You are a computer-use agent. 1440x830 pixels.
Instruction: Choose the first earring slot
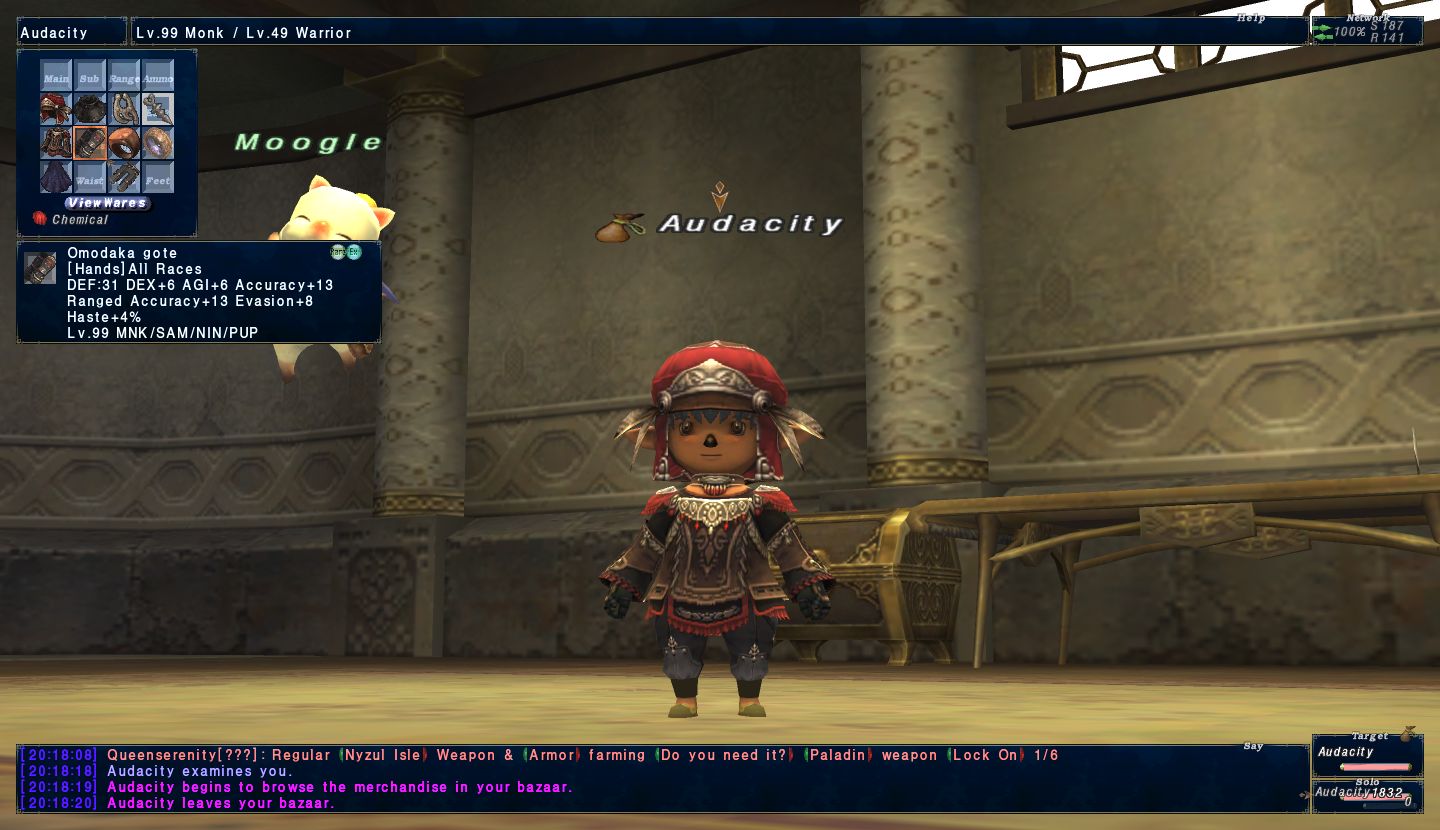point(124,110)
